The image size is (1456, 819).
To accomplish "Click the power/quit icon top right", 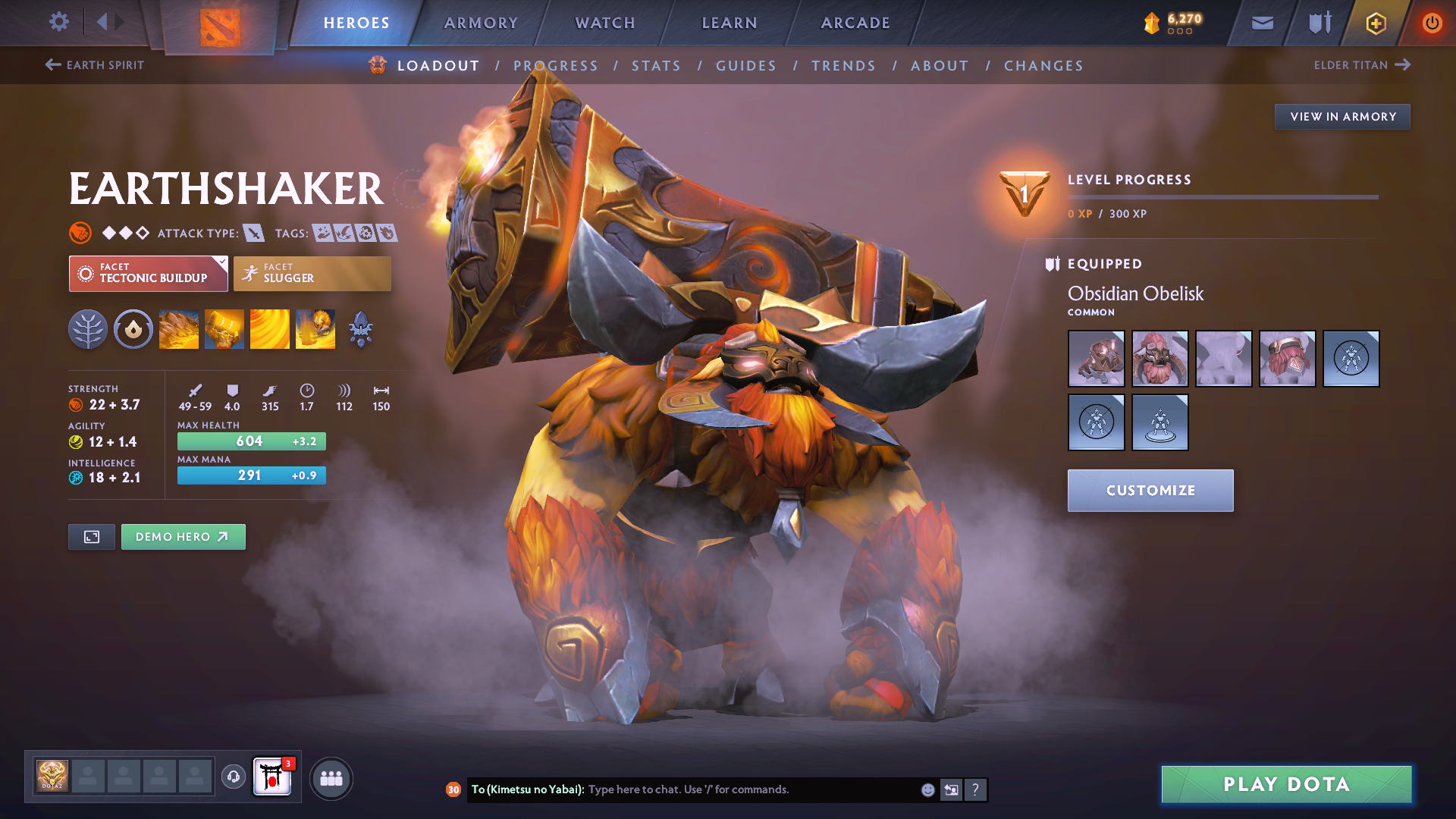I will click(x=1432, y=22).
